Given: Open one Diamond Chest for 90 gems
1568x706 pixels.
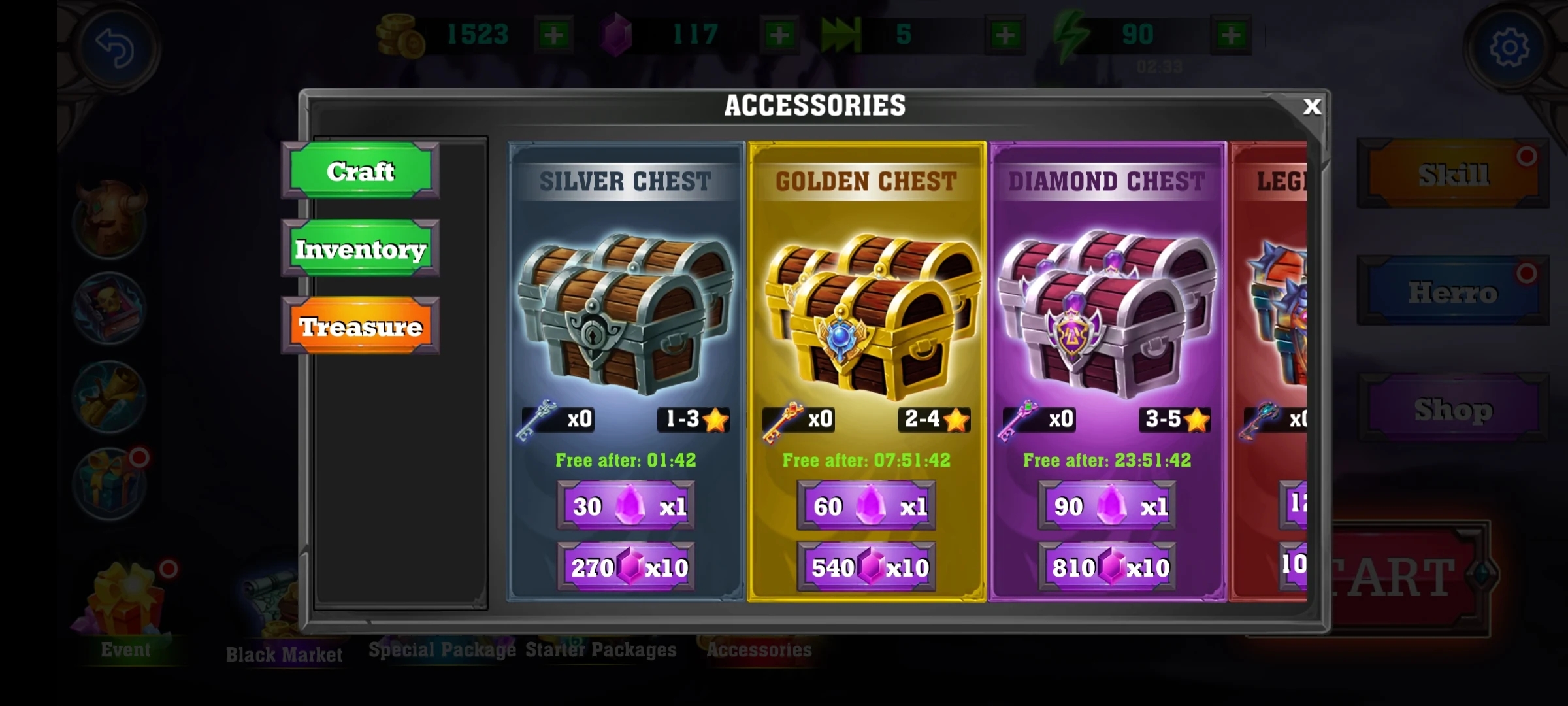Looking at the screenshot, I should (x=1107, y=506).
